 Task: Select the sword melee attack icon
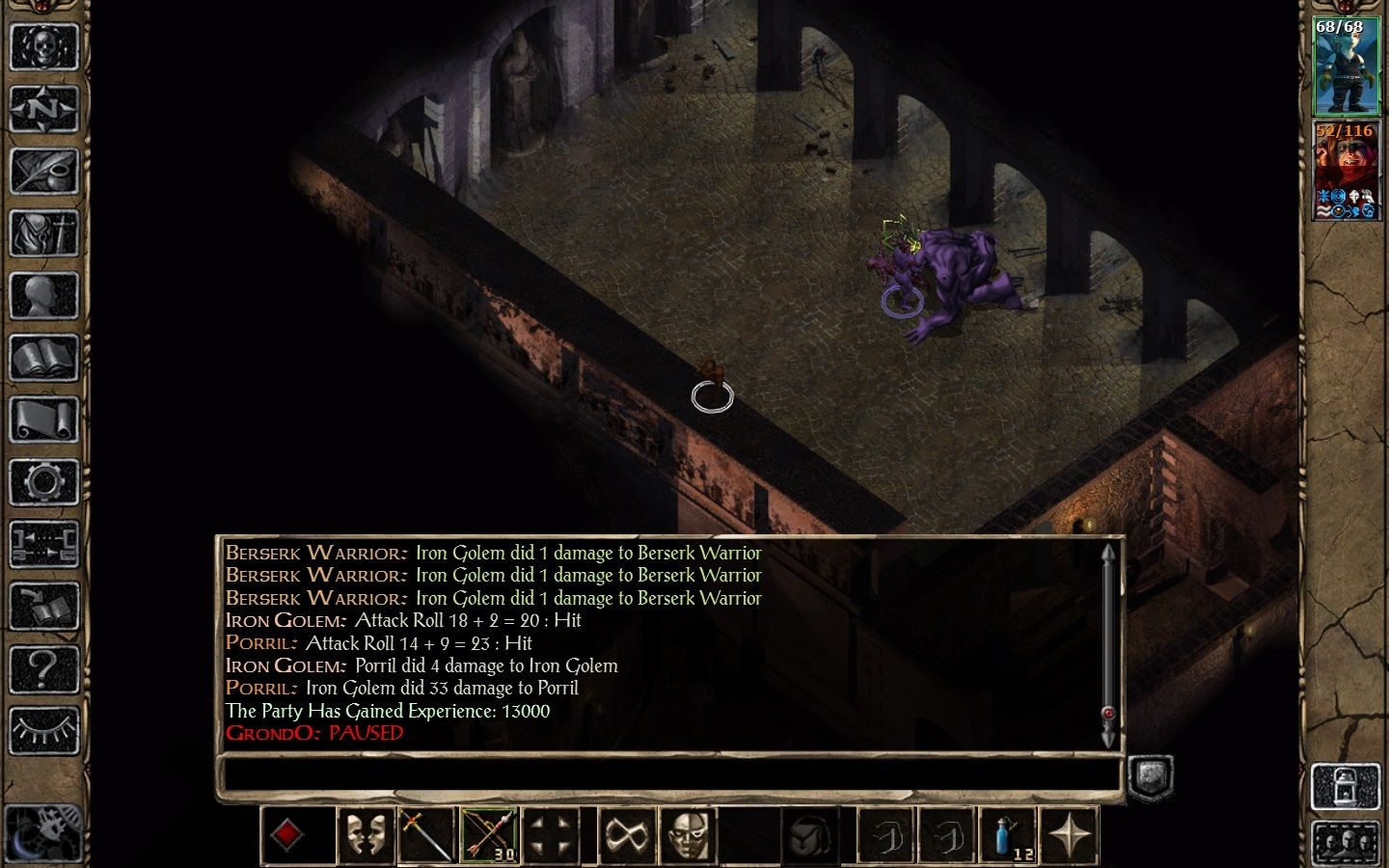click(427, 833)
